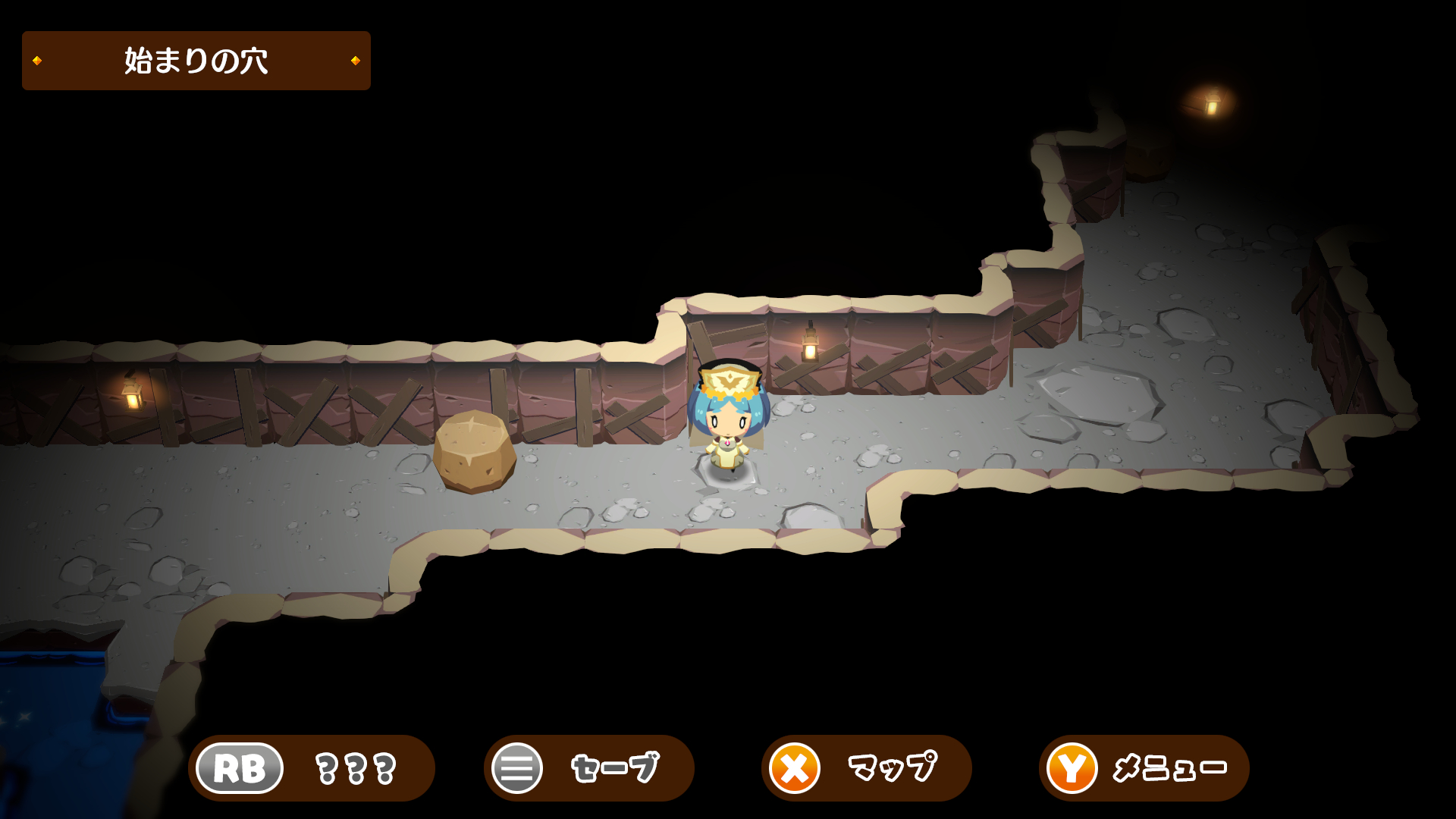The width and height of the screenshot is (1456, 819).
Task: Select the ??? action button
Action: [x=311, y=768]
